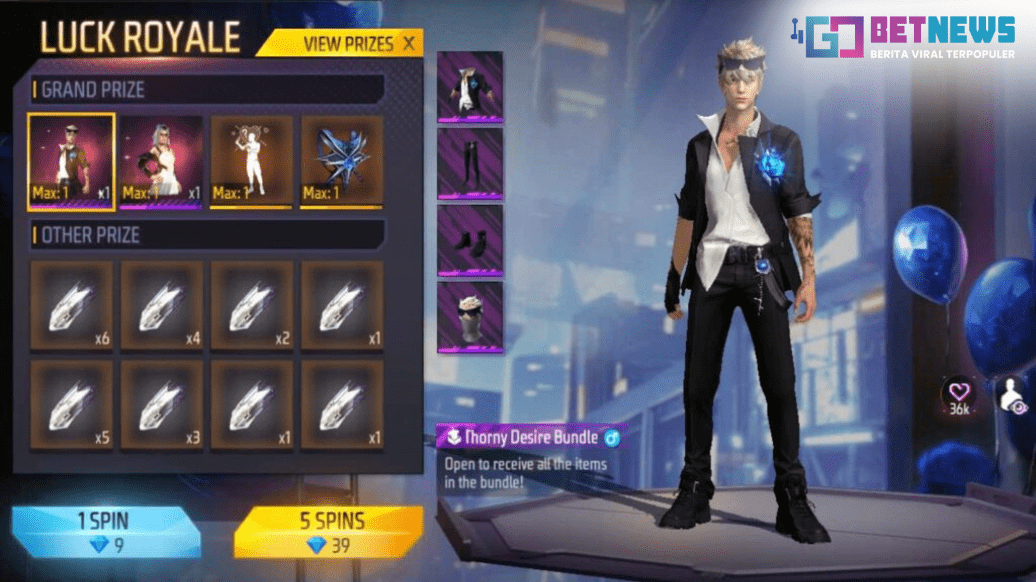Buy 5 Spins for 39 diamonds
The width and height of the screenshot is (1036, 582).
click(x=328, y=531)
